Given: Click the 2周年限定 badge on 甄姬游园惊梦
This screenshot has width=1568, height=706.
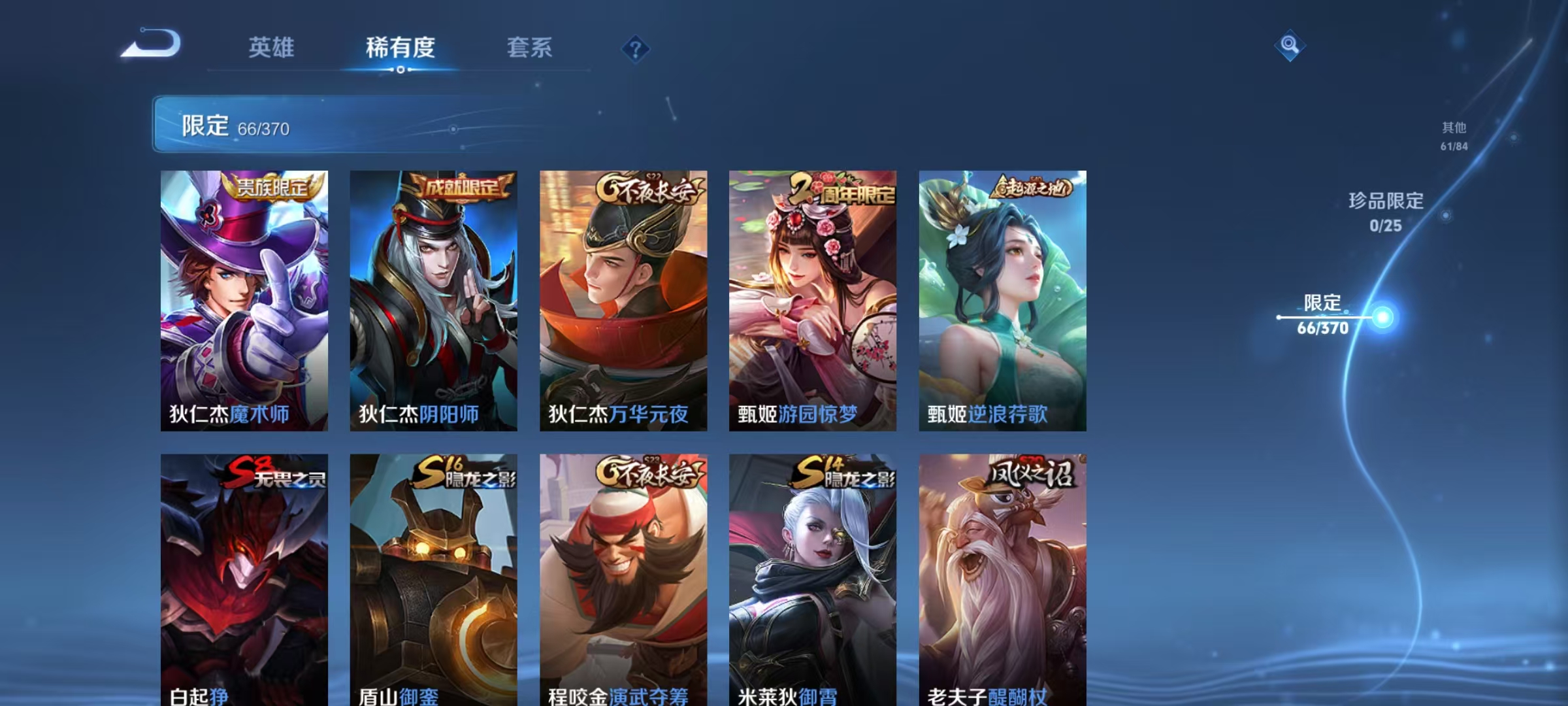Looking at the screenshot, I should point(841,189).
